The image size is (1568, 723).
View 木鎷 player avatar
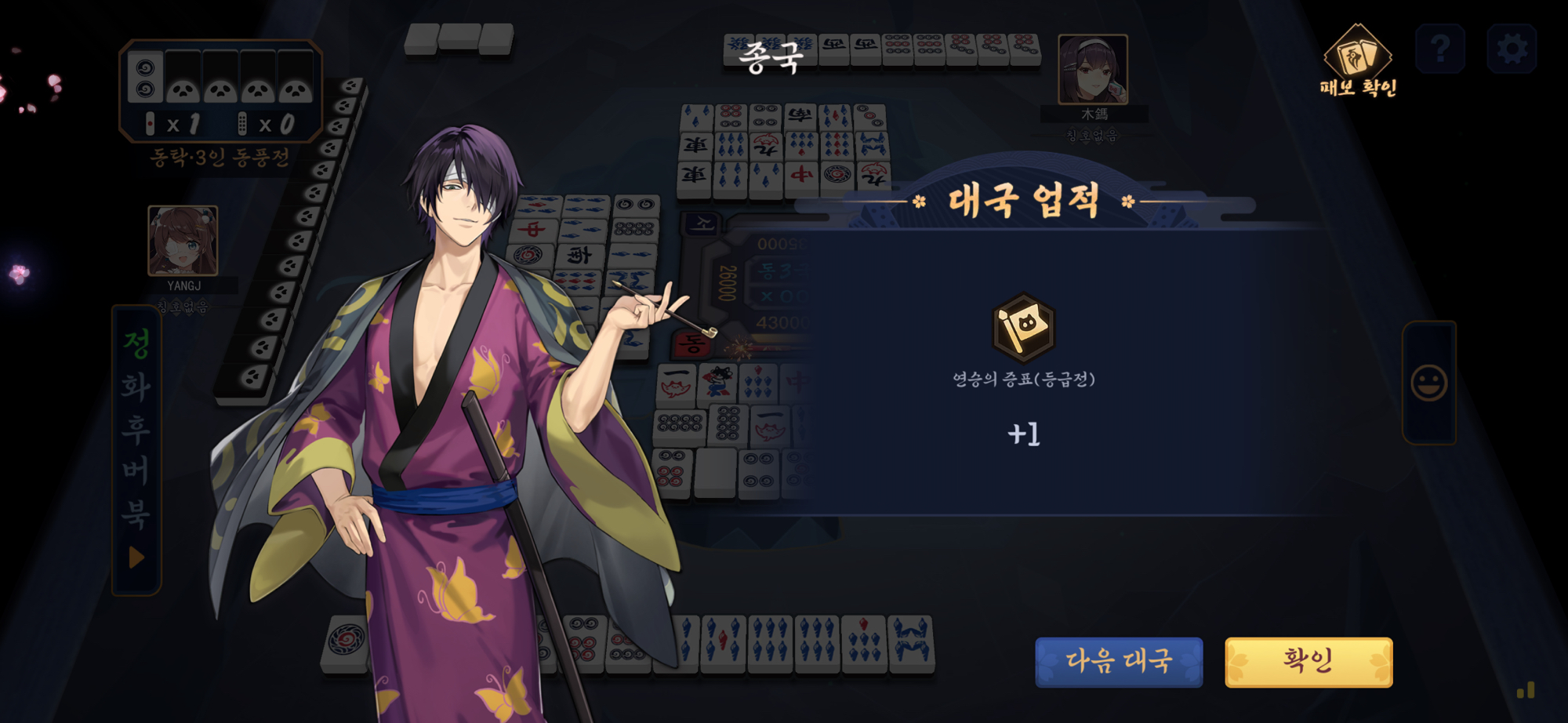pos(1093,69)
